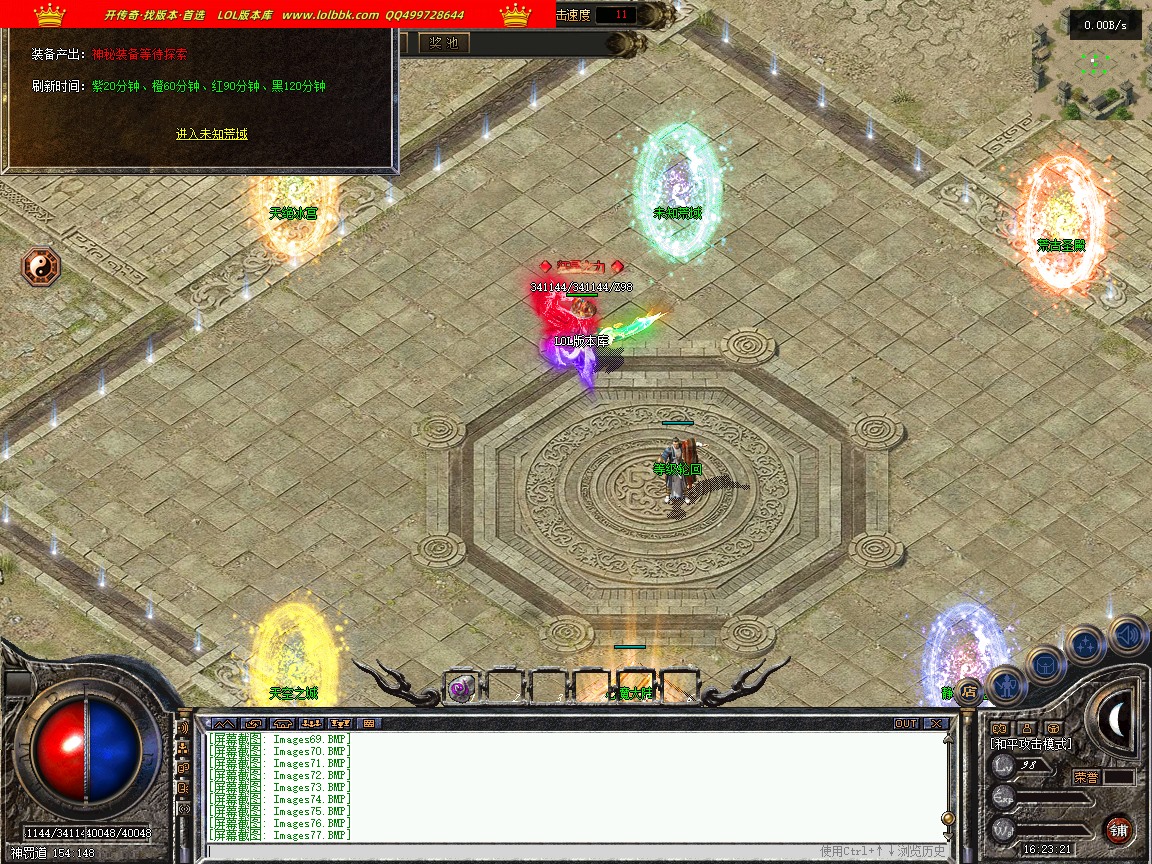Click the OUT button on chat panel
The height and width of the screenshot is (864, 1152).
coord(906,723)
